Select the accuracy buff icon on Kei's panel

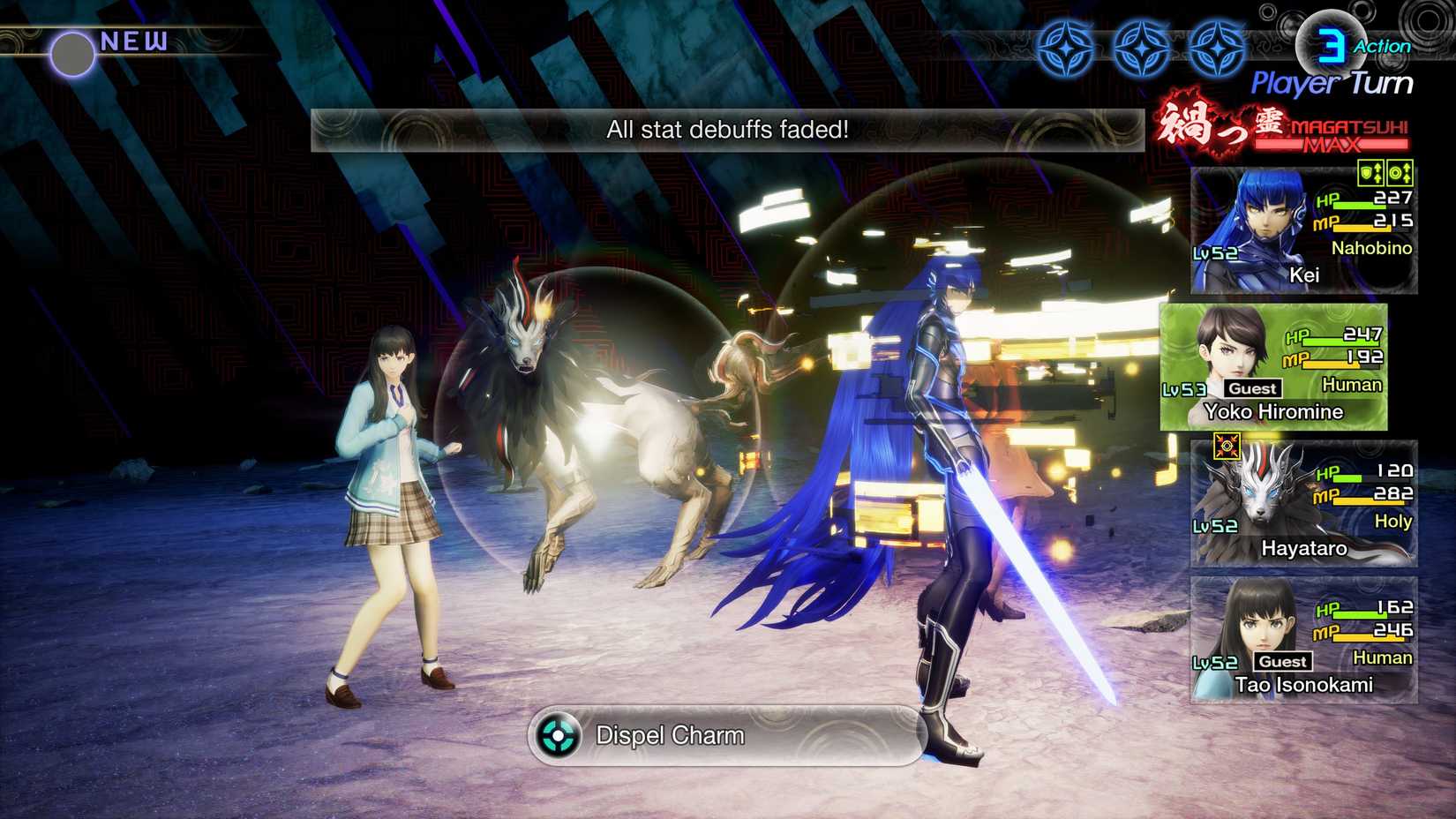point(1399,173)
